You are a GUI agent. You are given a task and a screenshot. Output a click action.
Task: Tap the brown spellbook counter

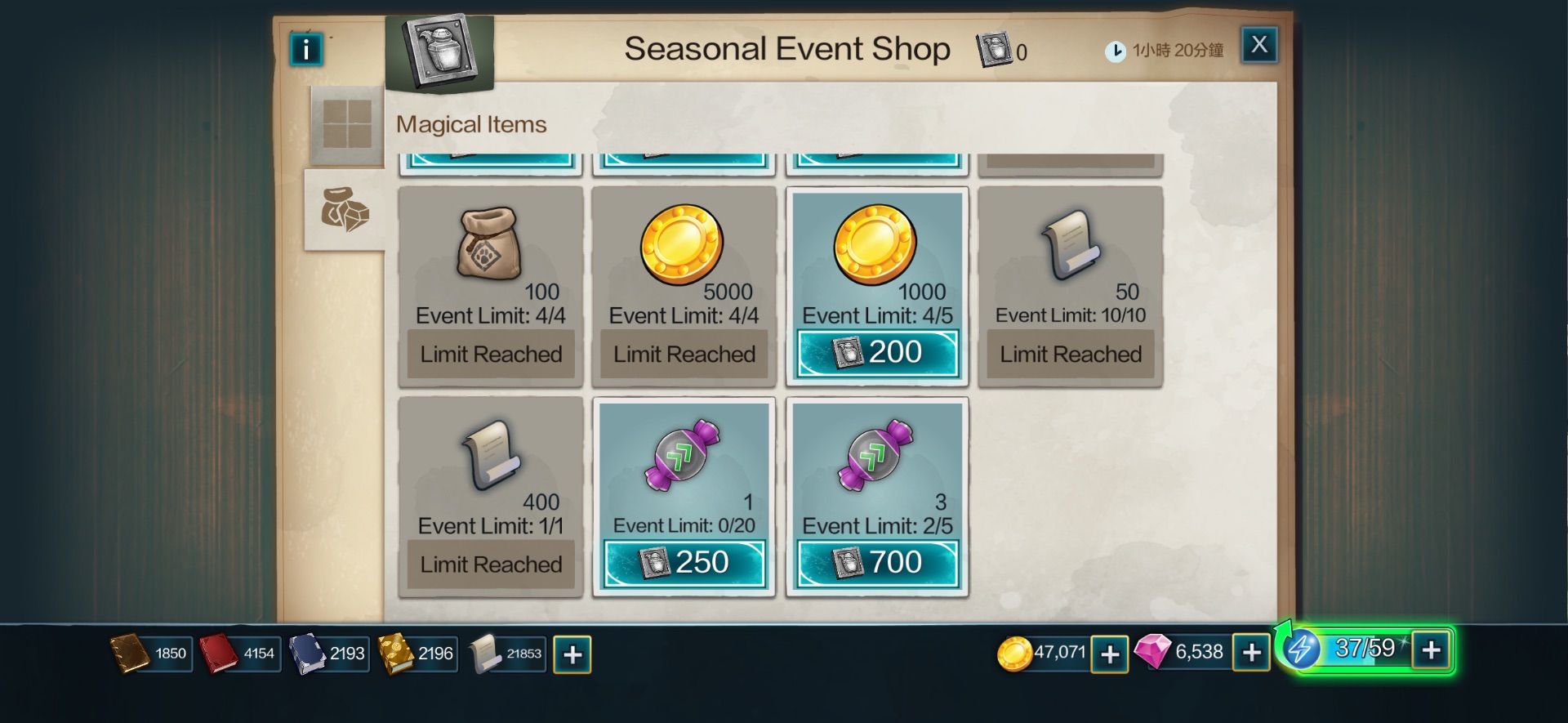coord(152,654)
